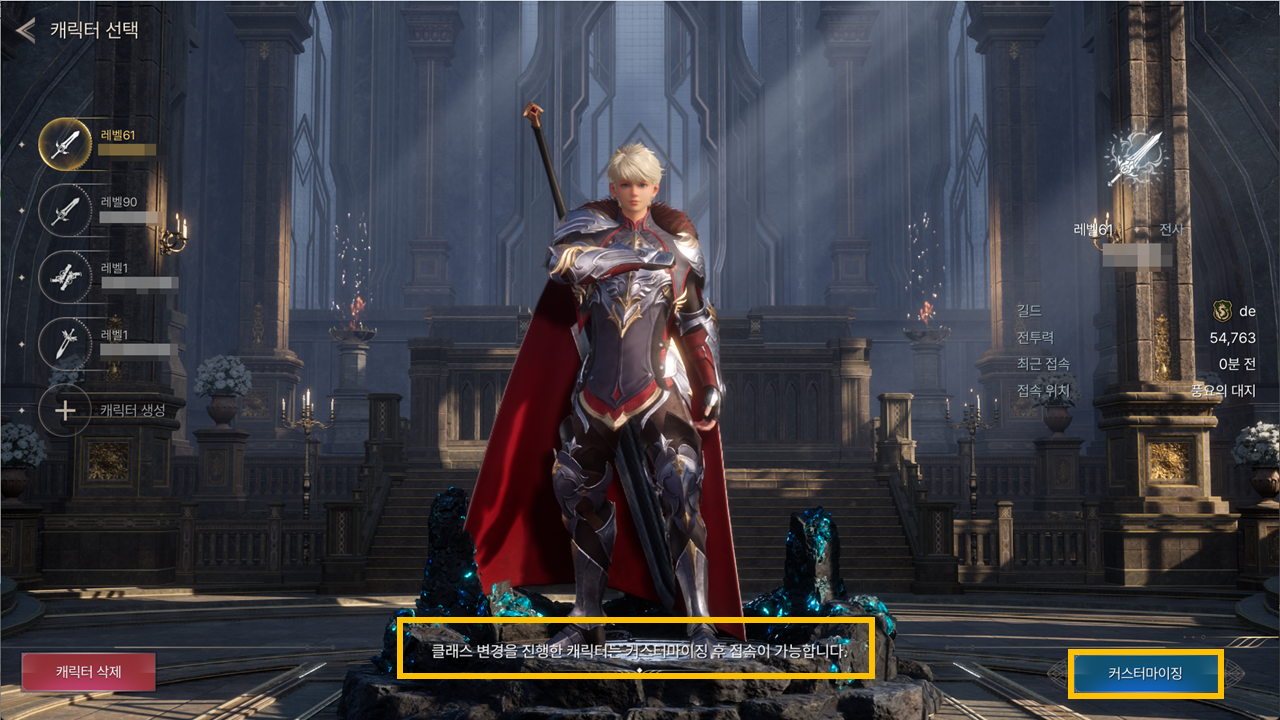Create a new character with the plus slot
The width and height of the screenshot is (1280, 720).
pyautogui.click(x=65, y=410)
